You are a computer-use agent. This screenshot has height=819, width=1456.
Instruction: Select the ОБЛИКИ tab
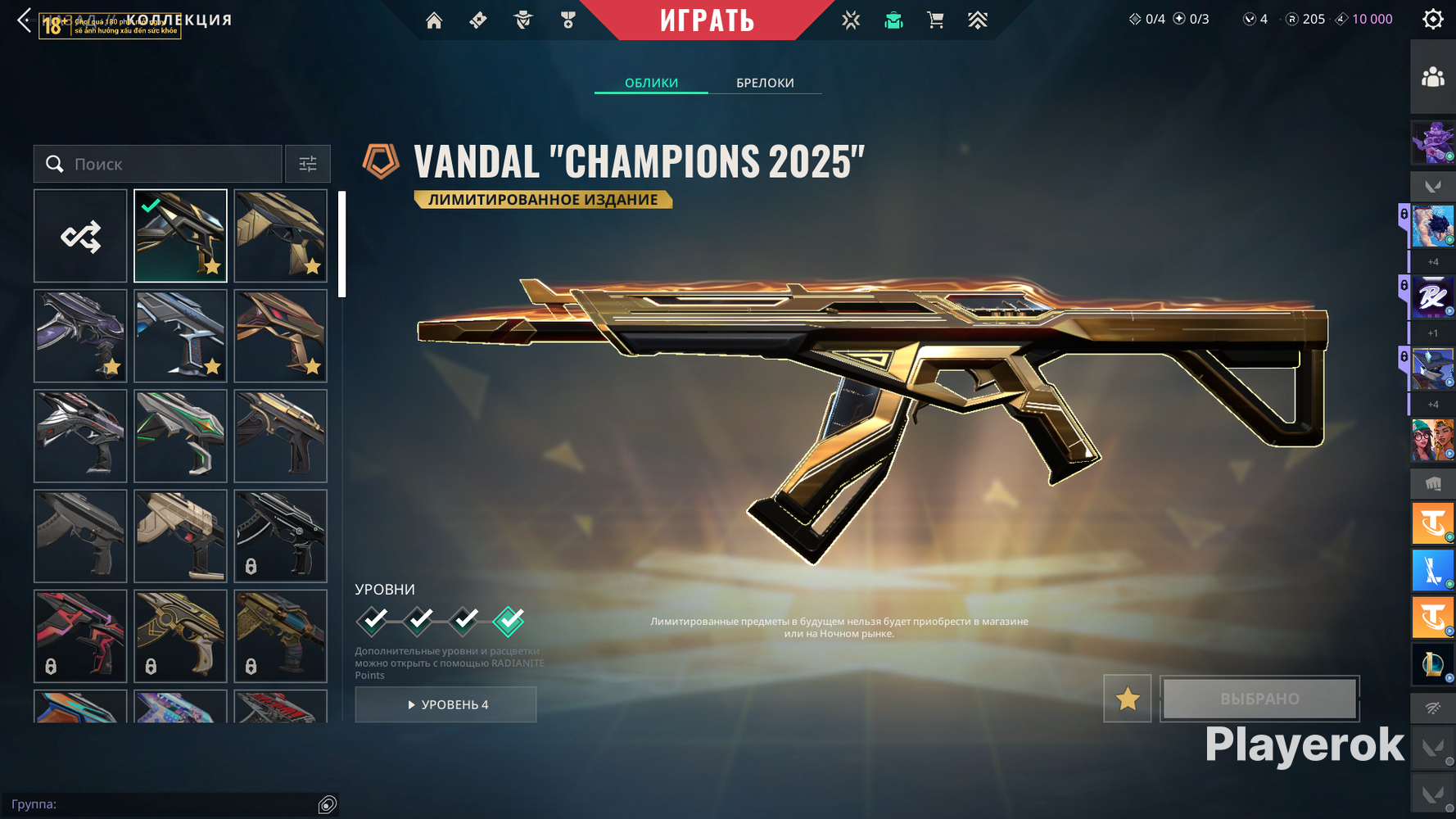pyautogui.click(x=651, y=83)
